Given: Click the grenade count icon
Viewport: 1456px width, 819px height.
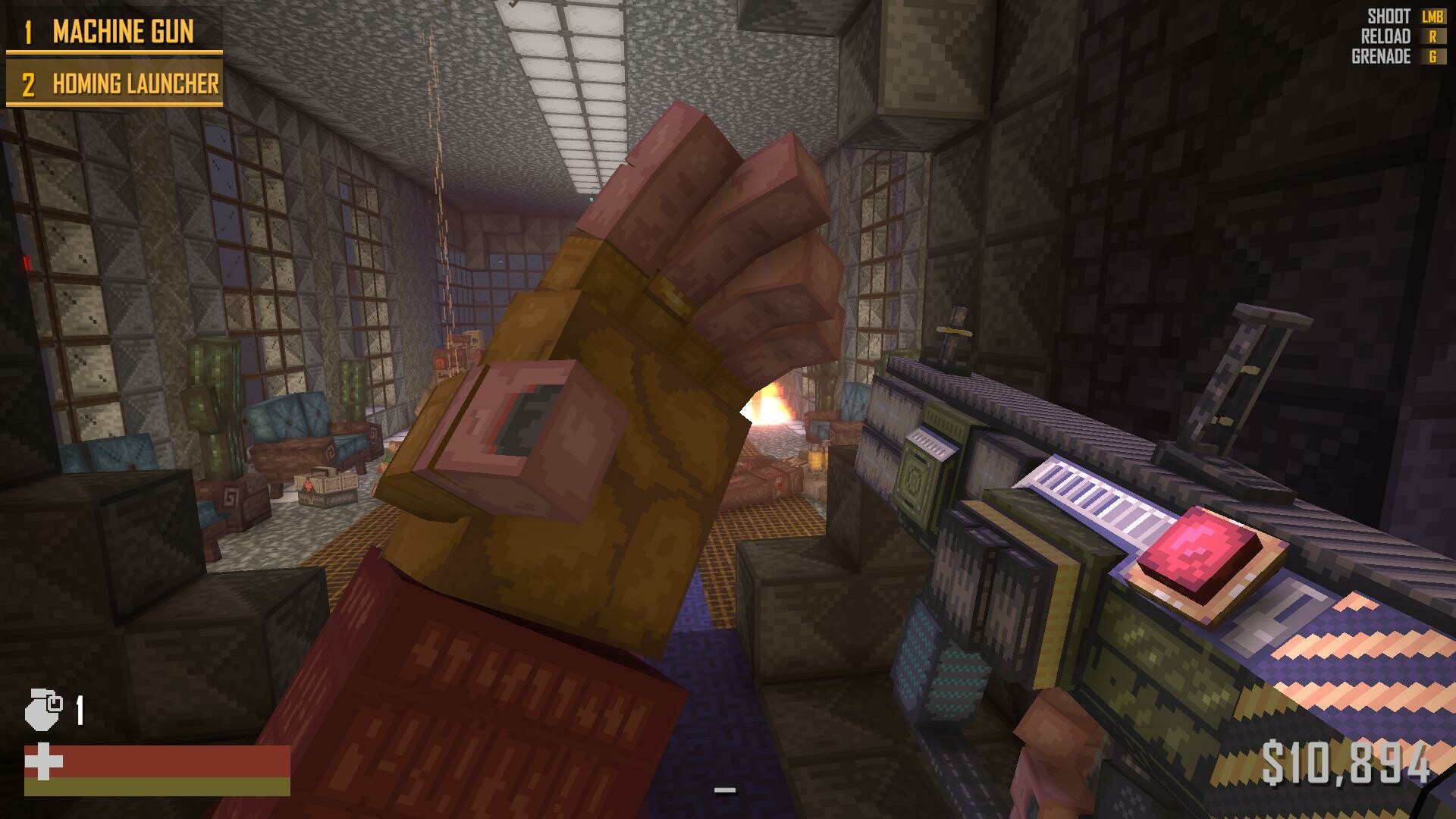Looking at the screenshot, I should tap(42, 709).
